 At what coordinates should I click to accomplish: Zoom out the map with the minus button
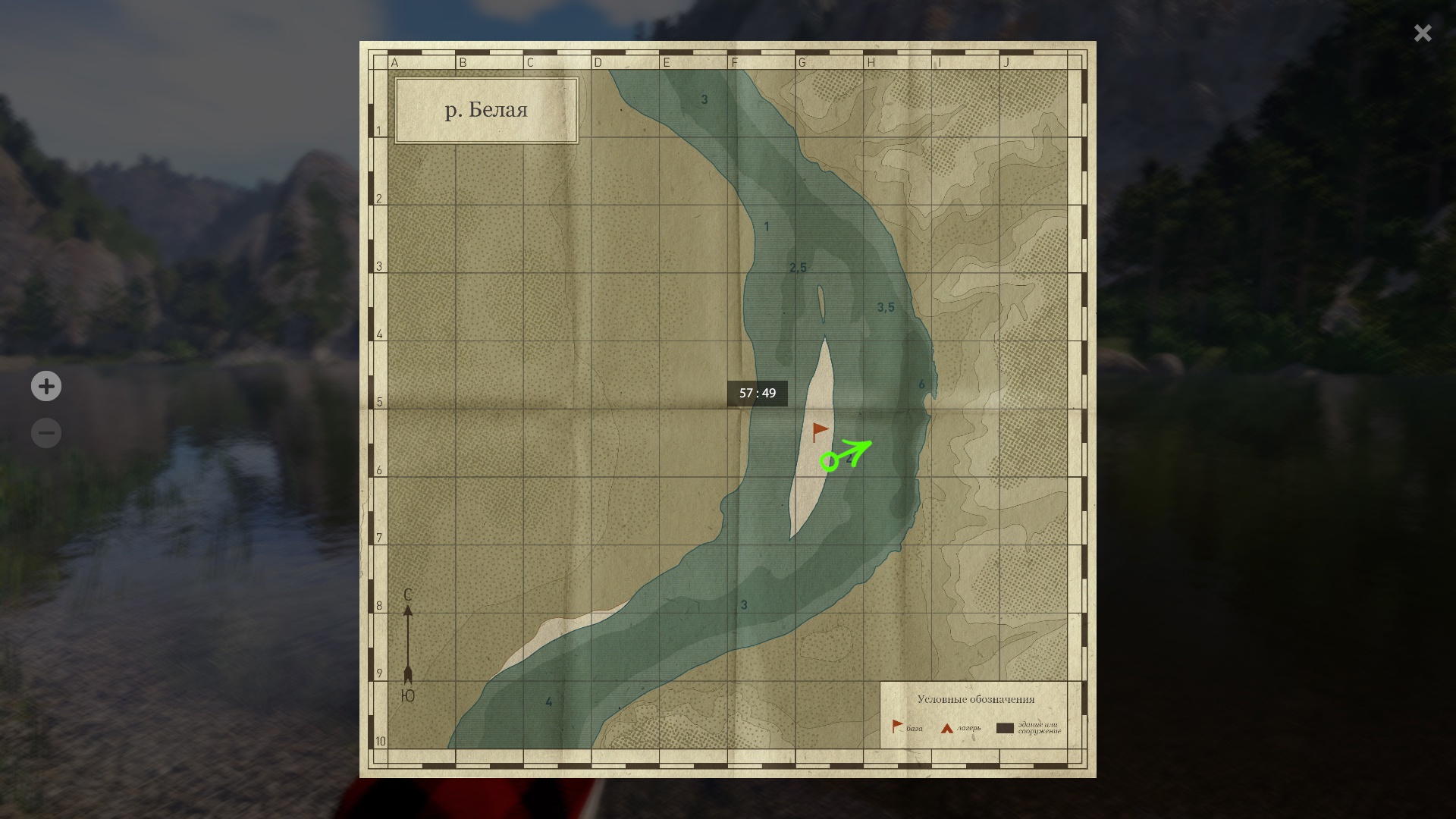46,434
